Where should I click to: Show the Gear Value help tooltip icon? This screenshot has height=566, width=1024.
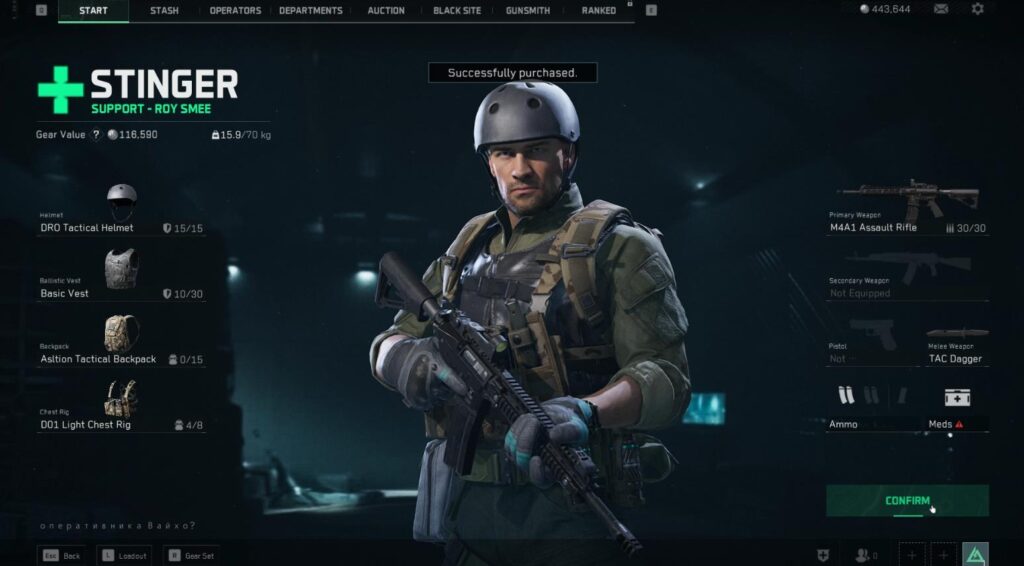coord(96,135)
